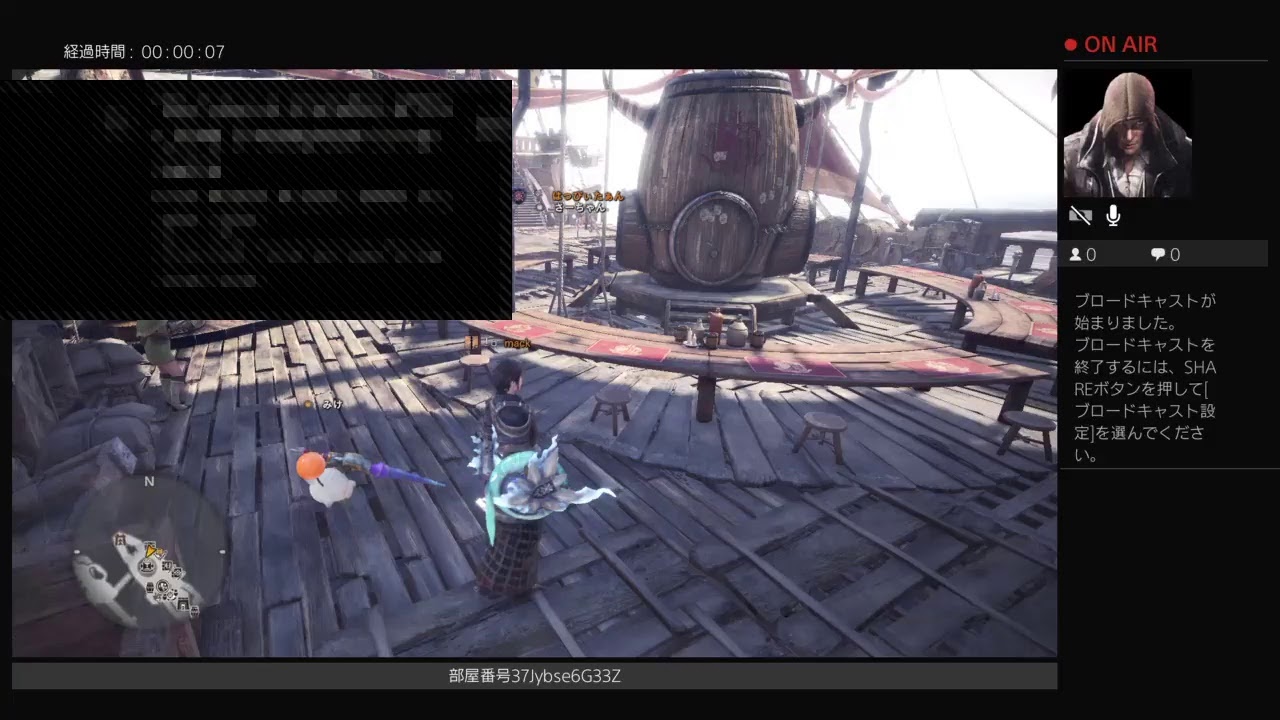Click the smithy icon on the minimap
This screenshot has width=1280, height=720.
(177, 572)
